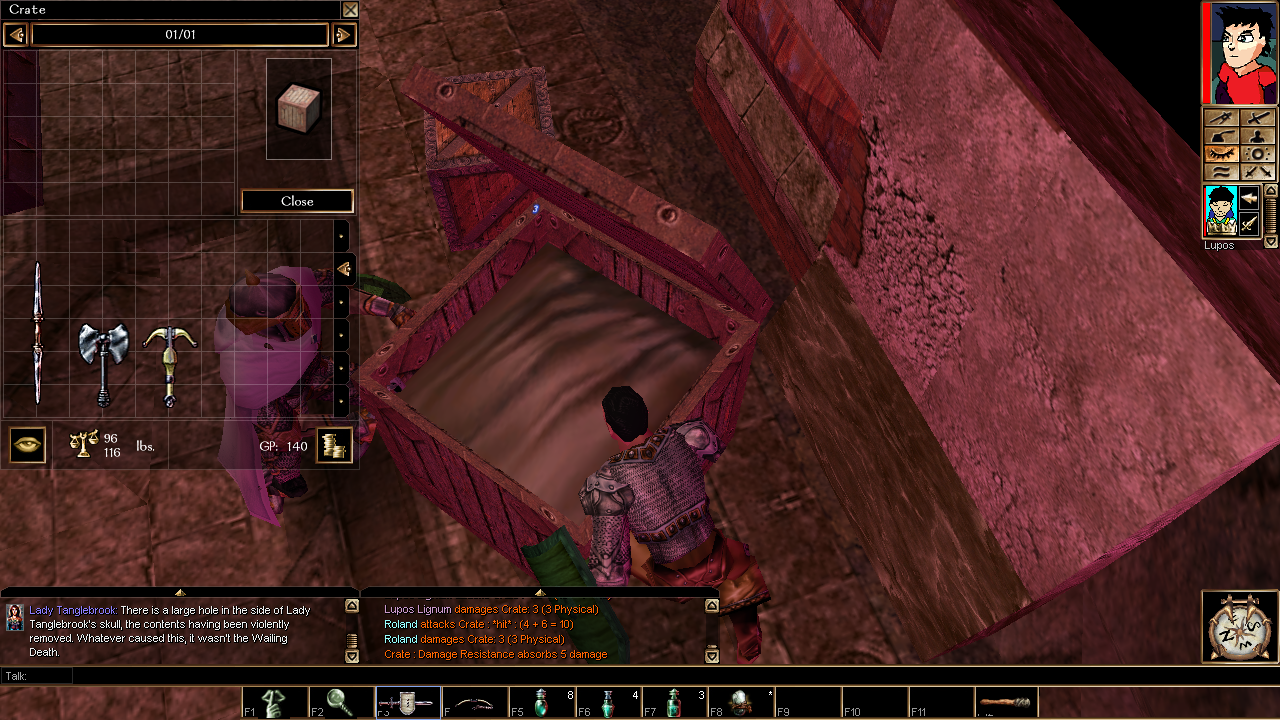Click the eye examine button

point(27,445)
